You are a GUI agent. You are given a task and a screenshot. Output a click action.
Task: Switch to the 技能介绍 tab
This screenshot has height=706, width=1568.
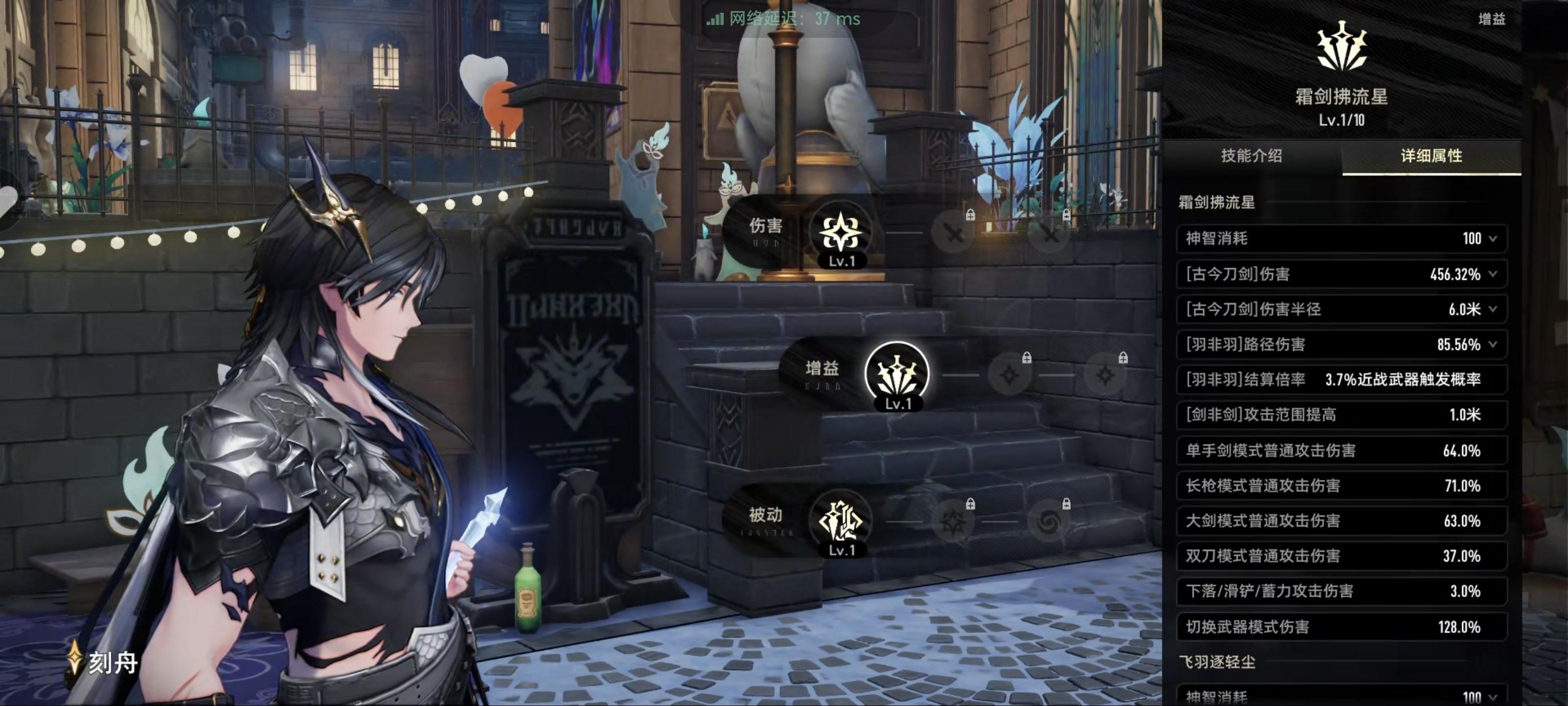1251,156
